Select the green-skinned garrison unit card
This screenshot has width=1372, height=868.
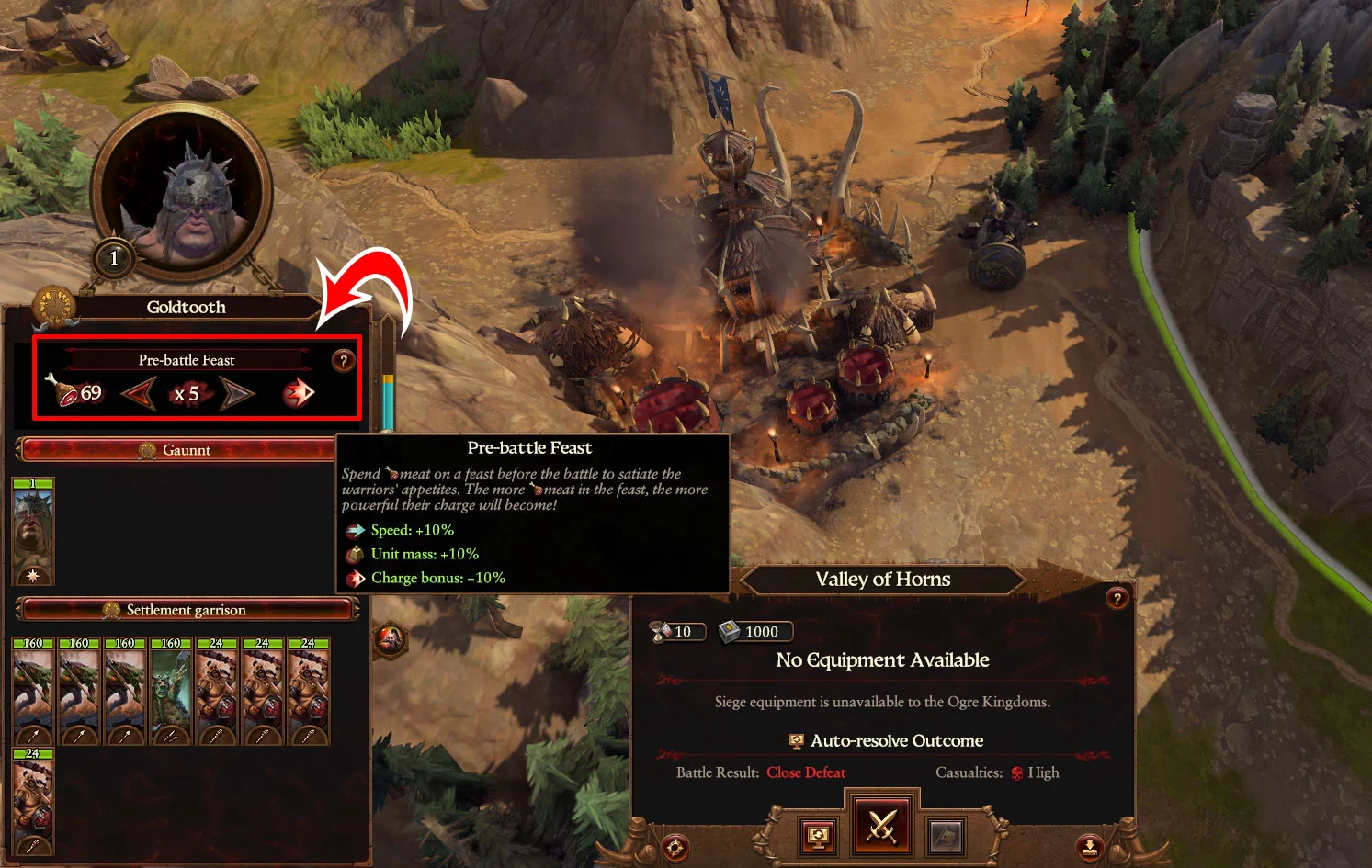[x=171, y=691]
